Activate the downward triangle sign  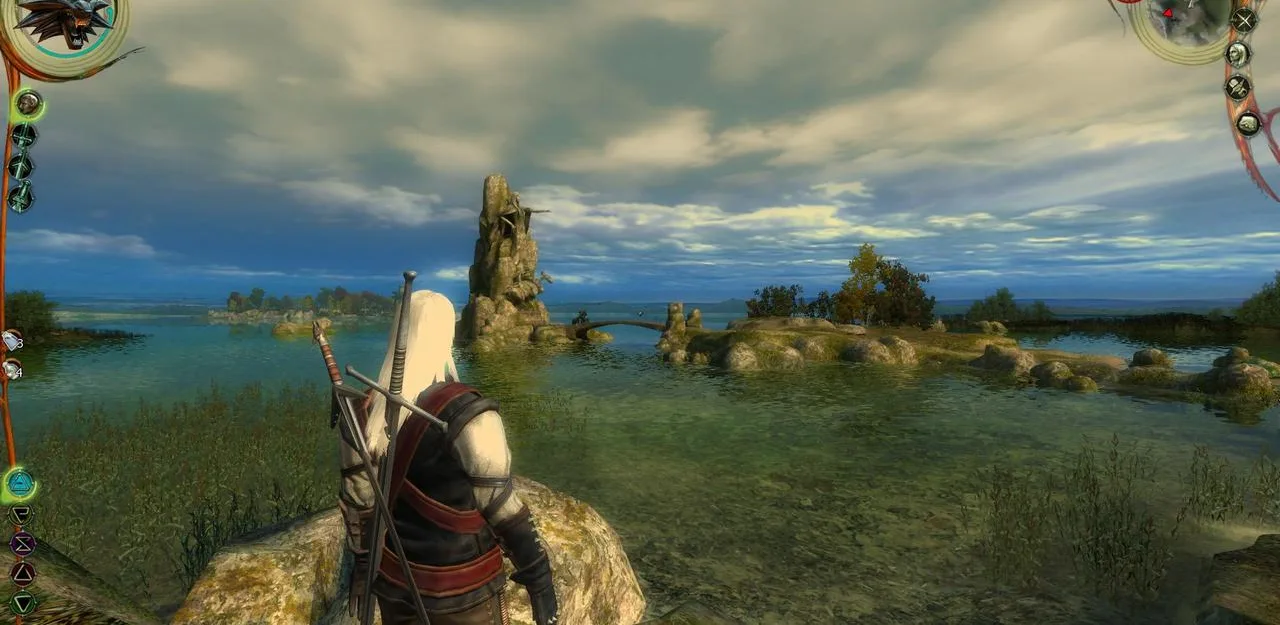22,602
